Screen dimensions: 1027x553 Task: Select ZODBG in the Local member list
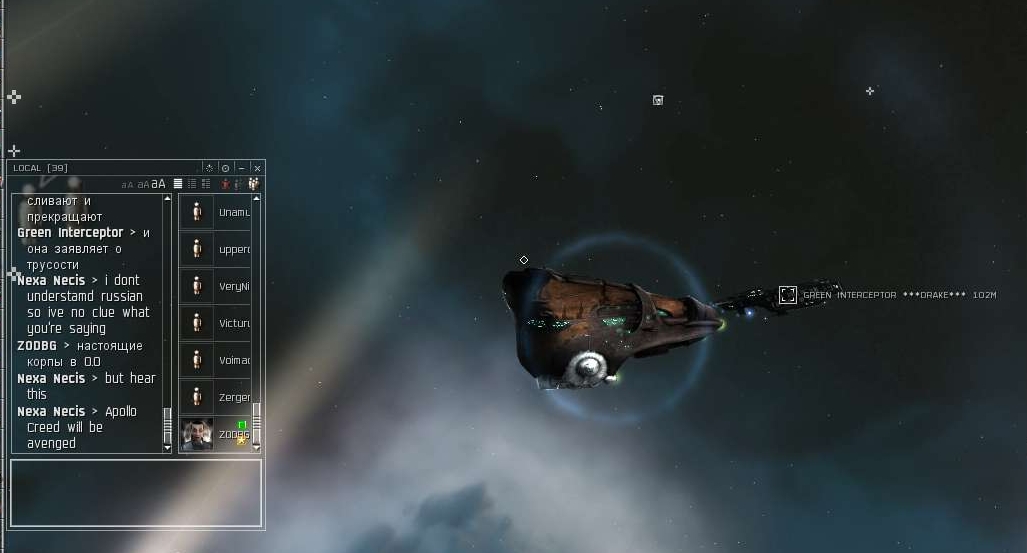(x=215, y=434)
